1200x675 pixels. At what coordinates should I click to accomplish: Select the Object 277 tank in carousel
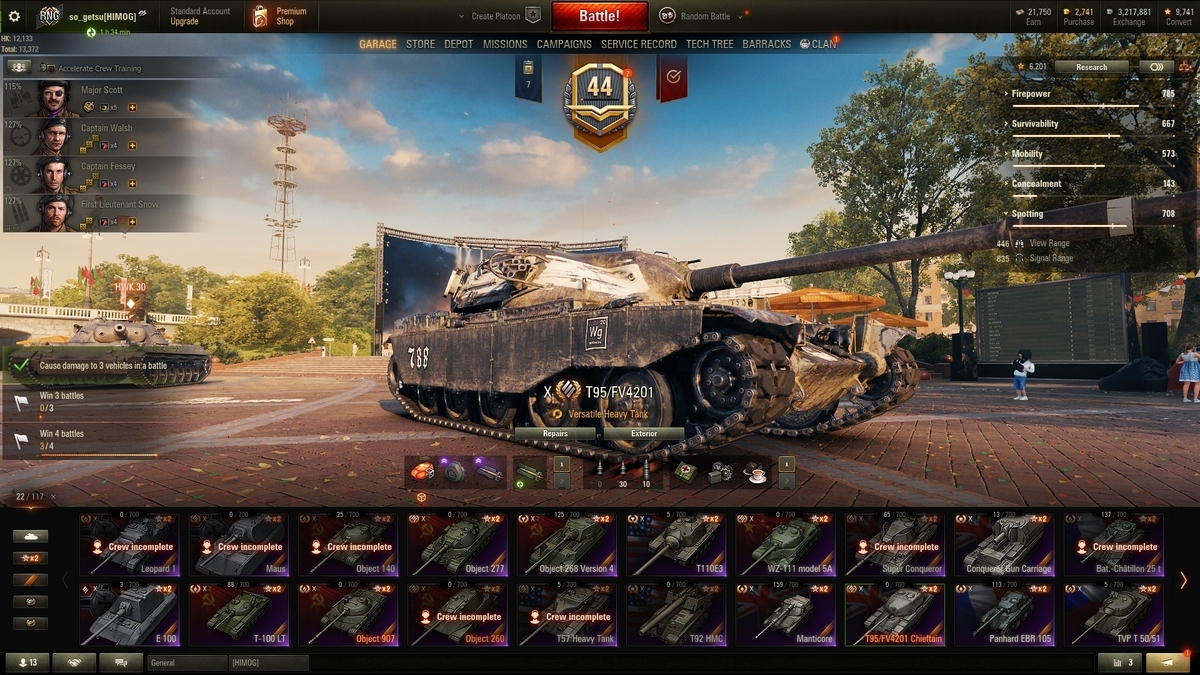(455, 546)
